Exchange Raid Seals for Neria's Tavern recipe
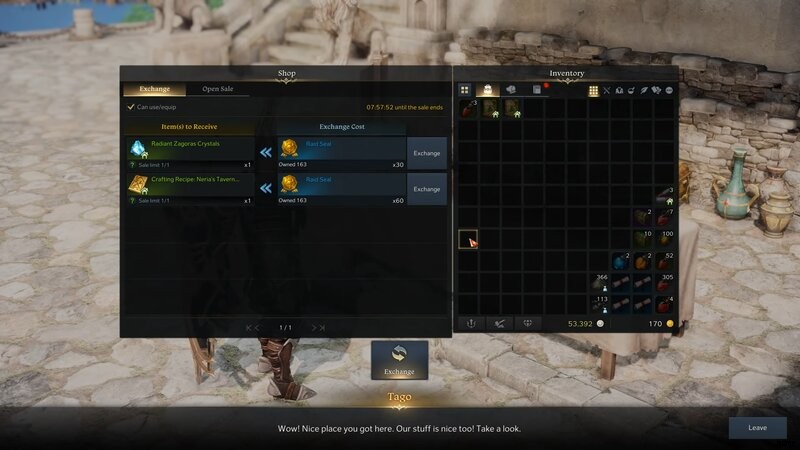This screenshot has width=800, height=450. click(x=427, y=188)
